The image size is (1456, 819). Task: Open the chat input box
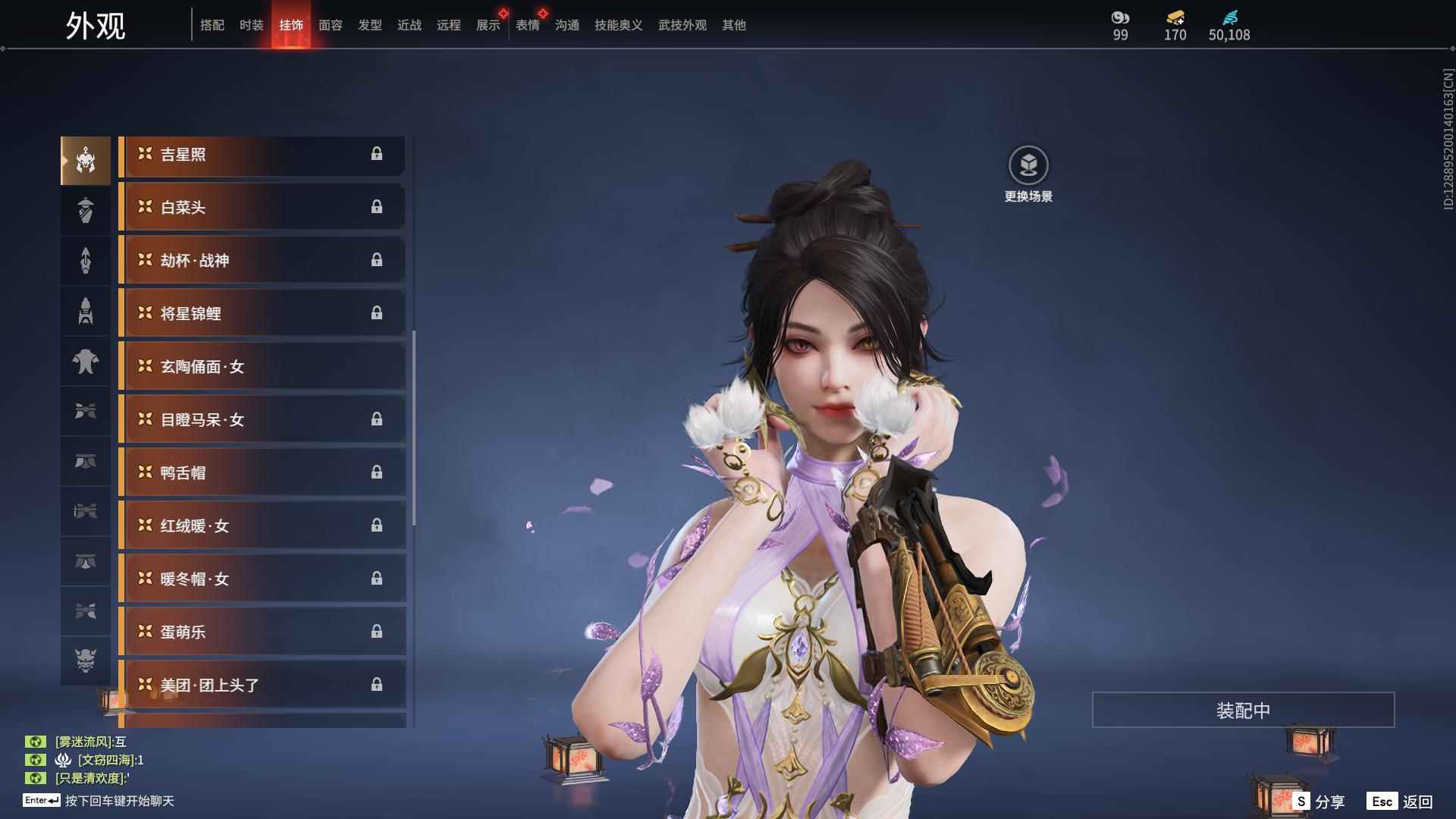point(119,801)
